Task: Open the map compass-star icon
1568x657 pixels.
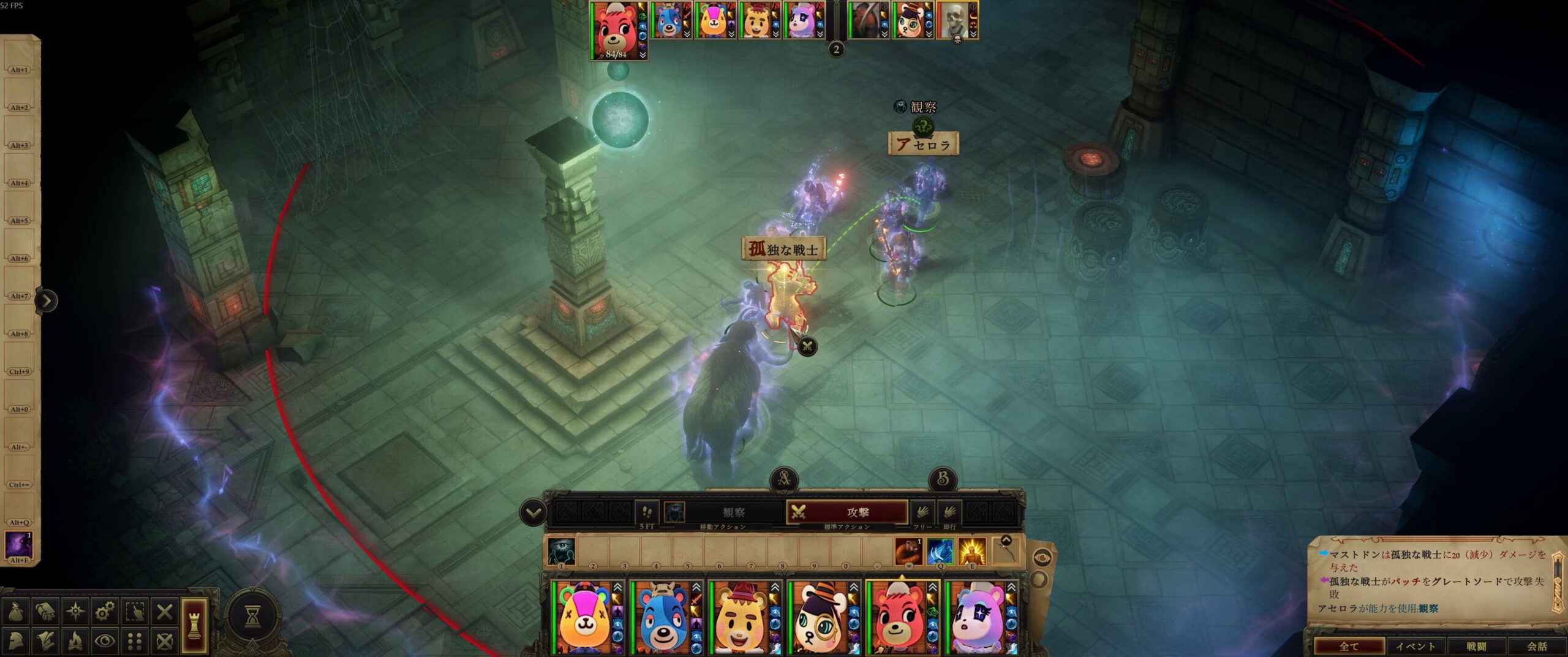Action: click(75, 612)
